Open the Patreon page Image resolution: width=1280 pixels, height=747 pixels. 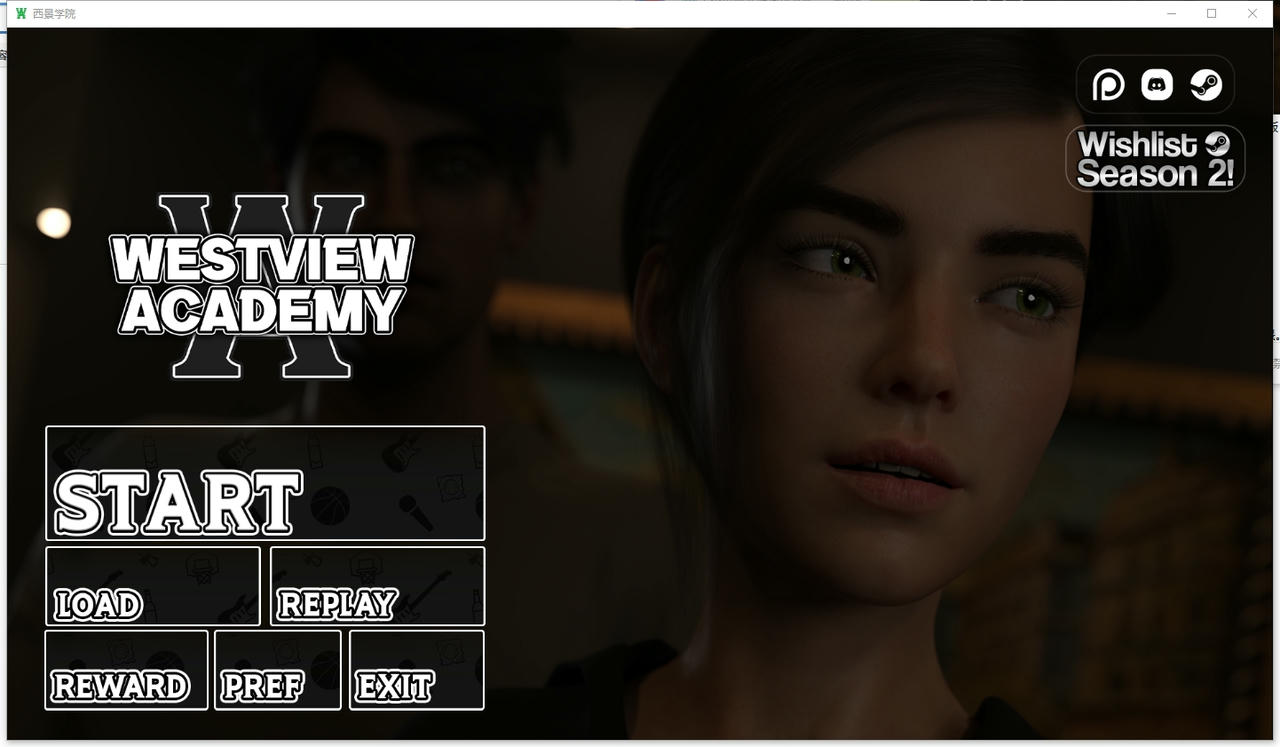[1108, 84]
